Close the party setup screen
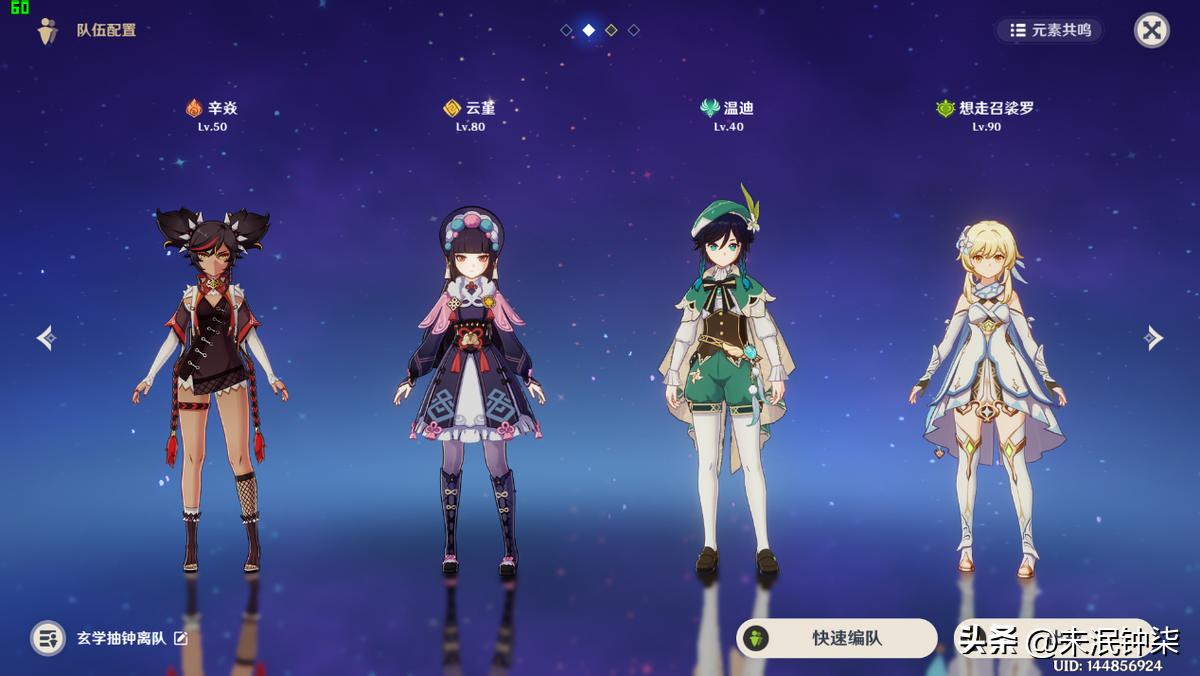Viewport: 1200px width, 676px height. click(x=1151, y=30)
